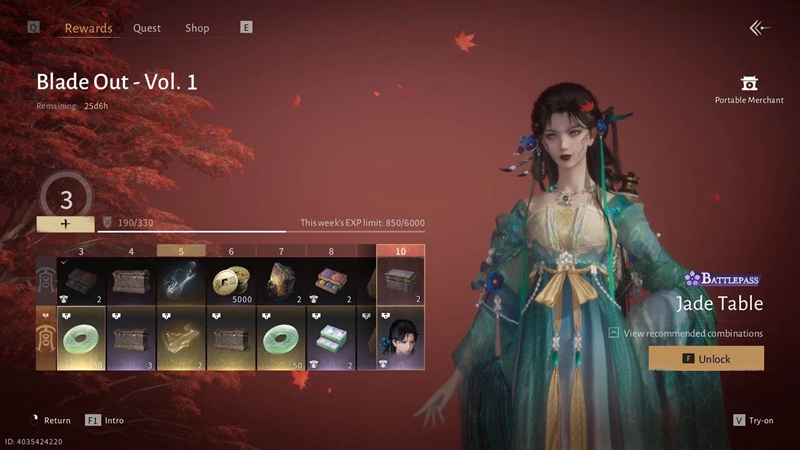Pick the hairstyle portrait reward at level 10
800x450 pixels.
401,338
